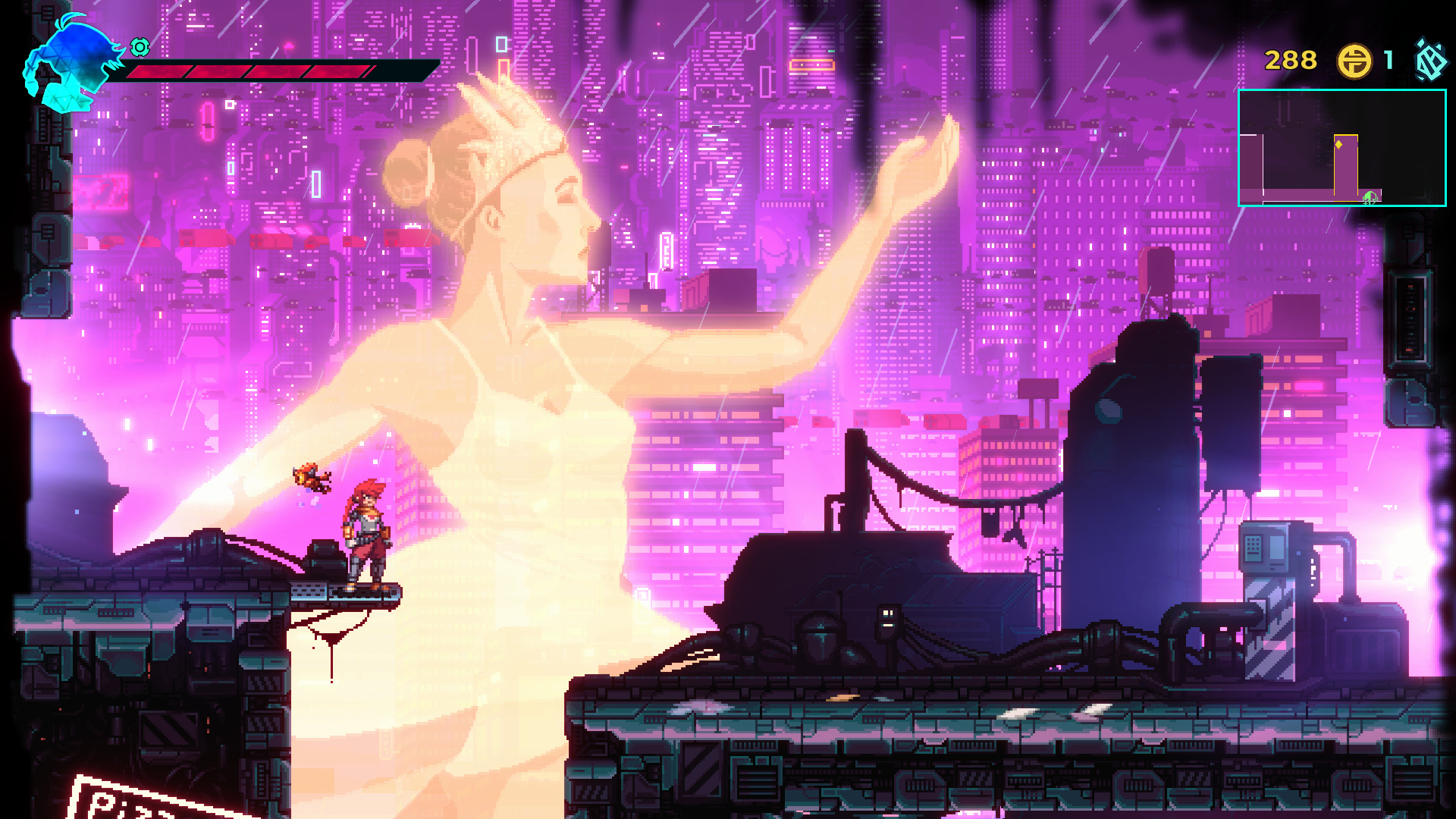
Task: Open the minimap in the corner
Action: tap(1341, 148)
